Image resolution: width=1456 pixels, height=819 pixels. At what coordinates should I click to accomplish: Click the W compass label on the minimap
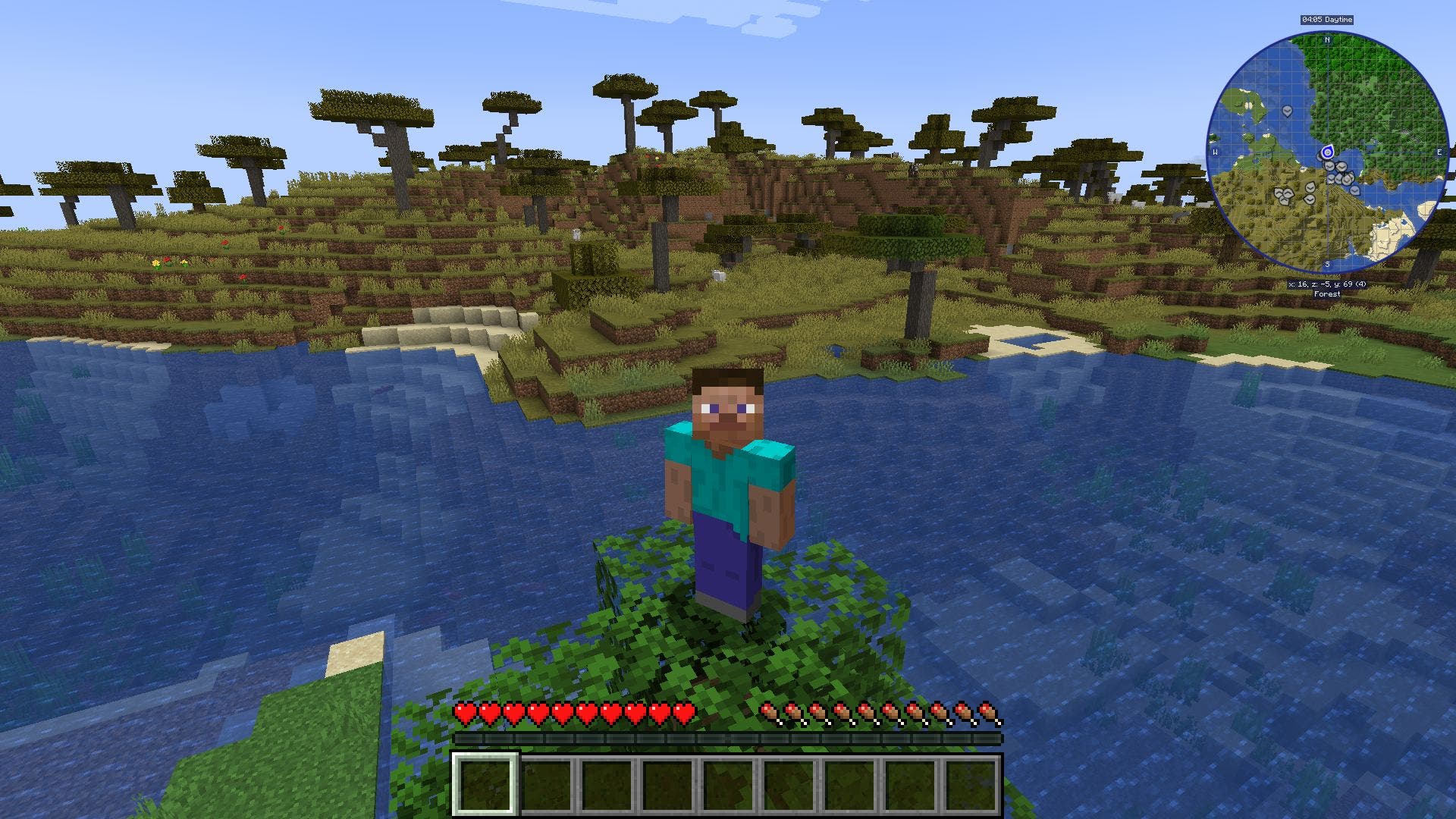[x=1215, y=152]
